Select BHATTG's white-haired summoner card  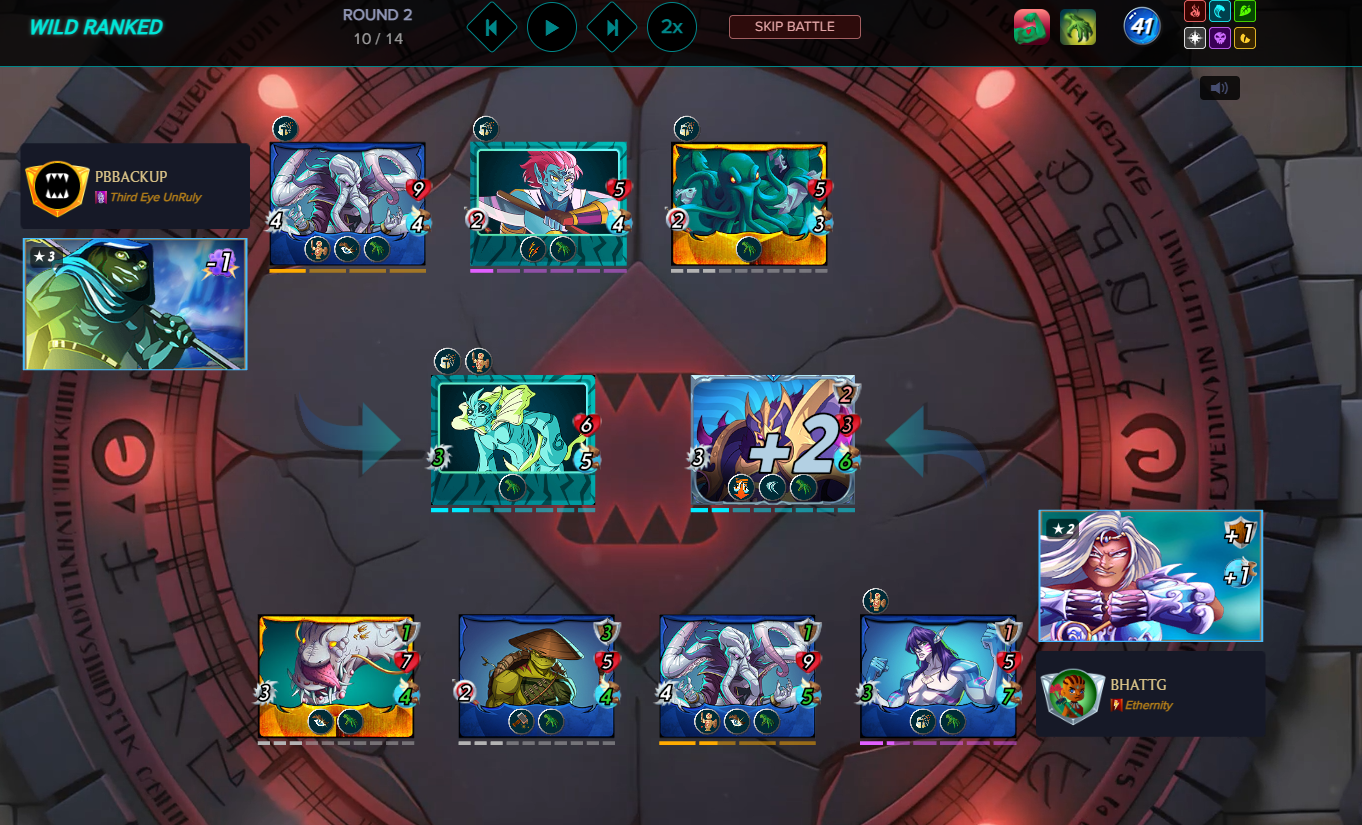pyautogui.click(x=1150, y=576)
